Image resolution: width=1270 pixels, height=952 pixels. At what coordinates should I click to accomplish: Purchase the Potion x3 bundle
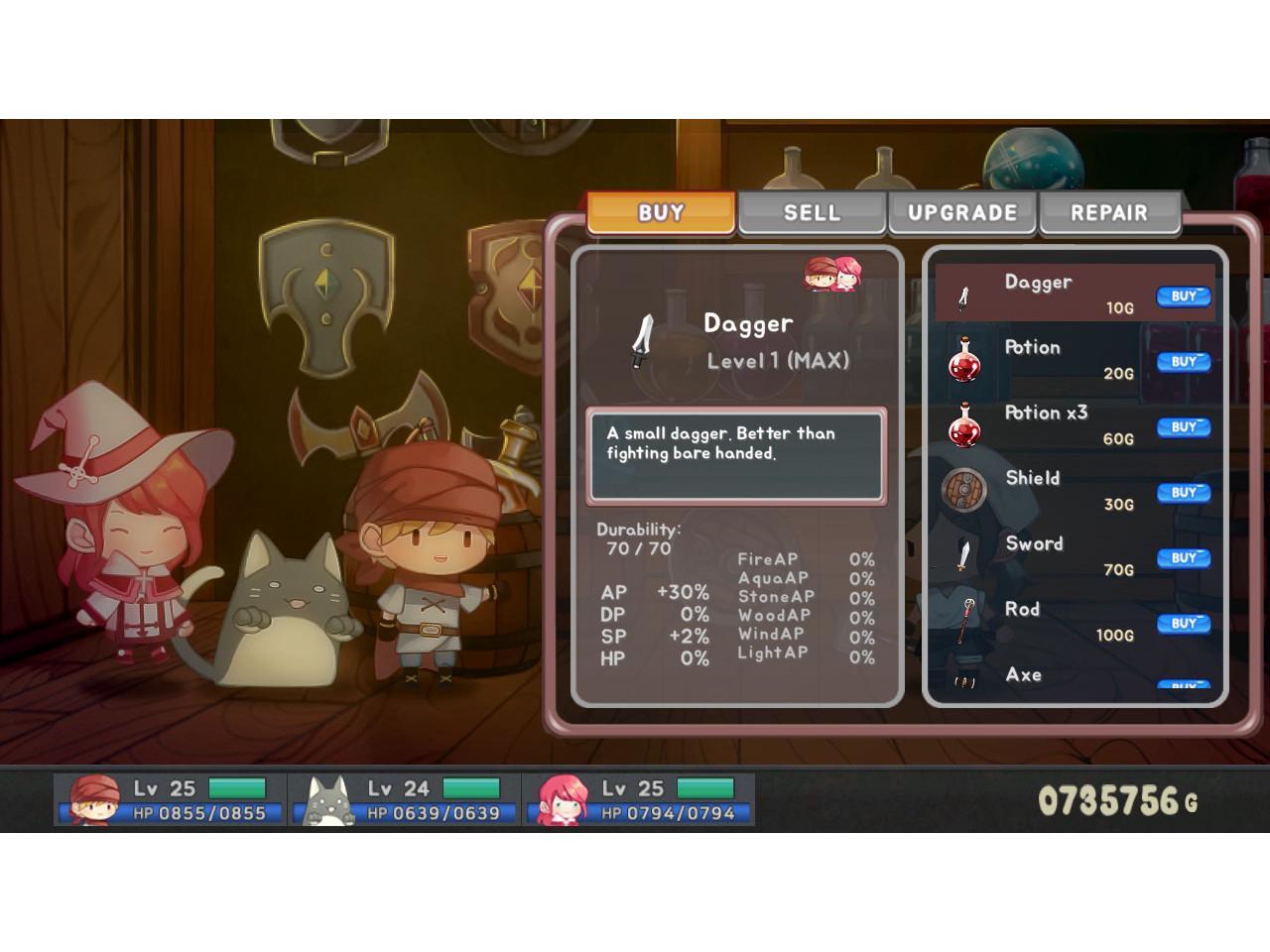coord(1183,427)
